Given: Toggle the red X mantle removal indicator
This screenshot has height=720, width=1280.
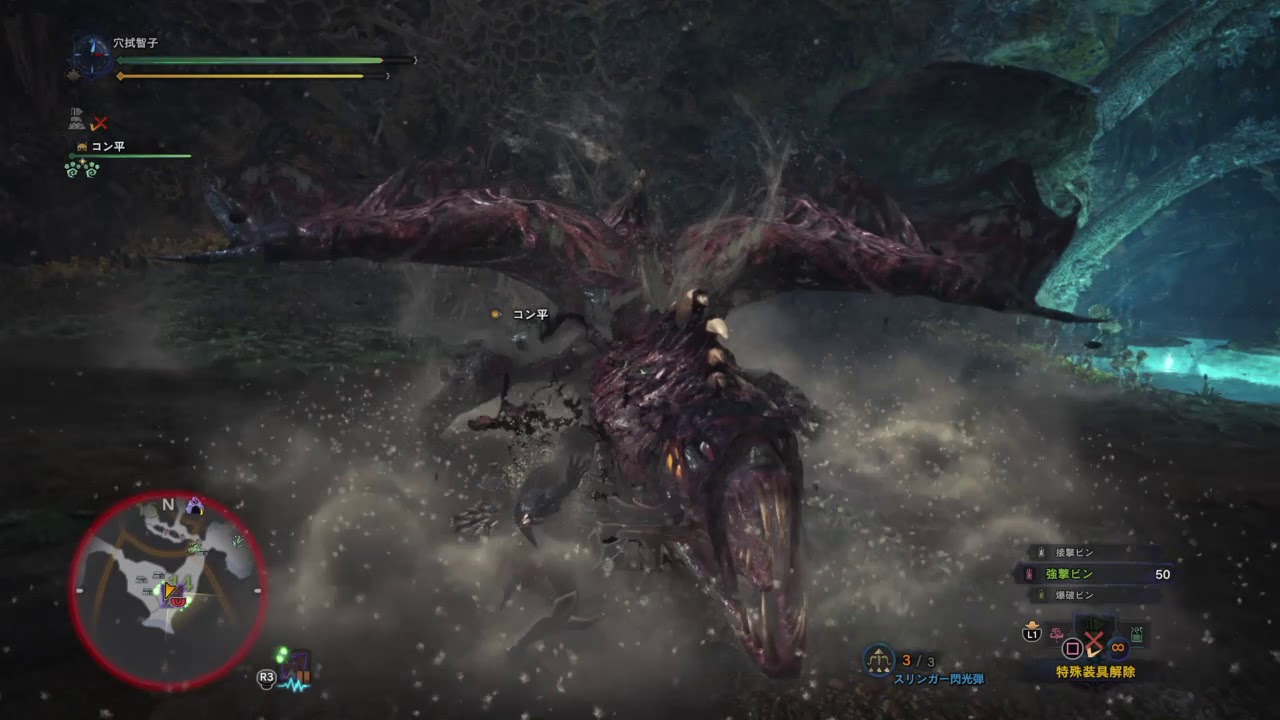Looking at the screenshot, I should [1095, 642].
